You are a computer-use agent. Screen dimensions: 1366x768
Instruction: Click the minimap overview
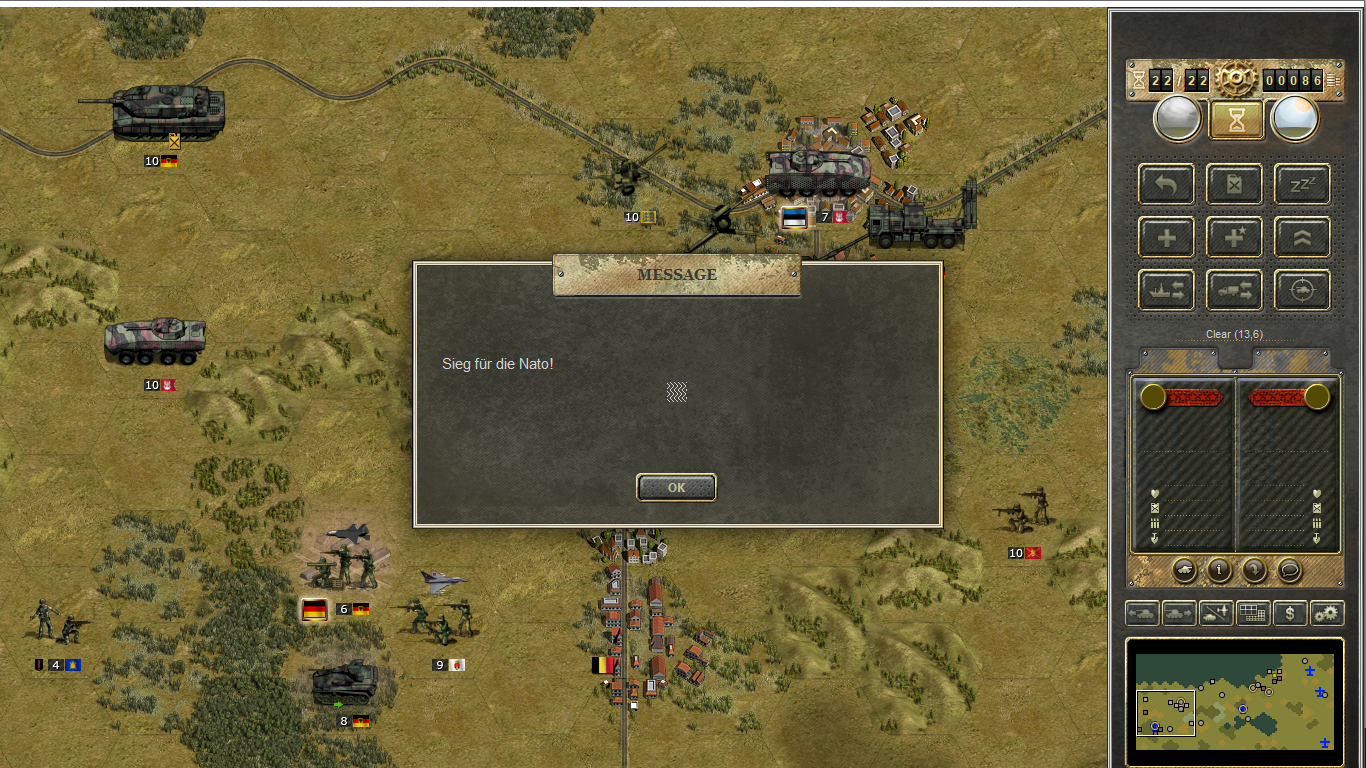[x=1234, y=701]
